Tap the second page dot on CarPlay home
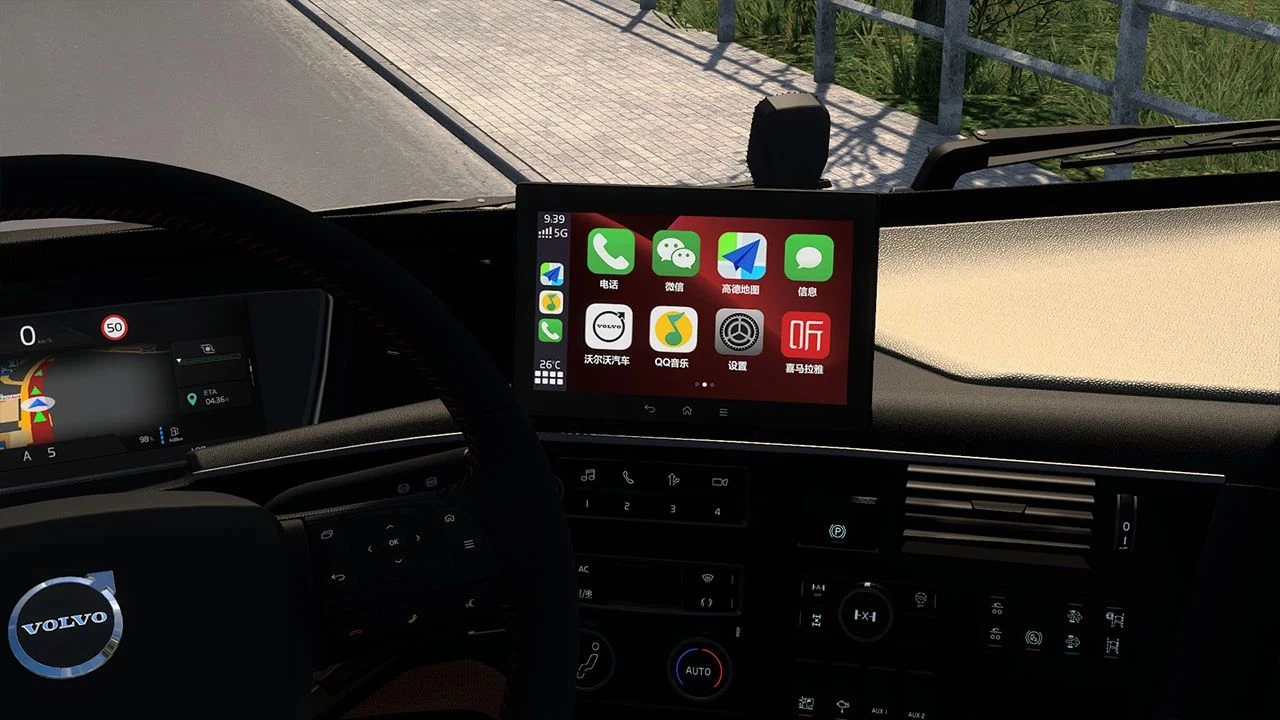The image size is (1280, 720). click(x=702, y=382)
